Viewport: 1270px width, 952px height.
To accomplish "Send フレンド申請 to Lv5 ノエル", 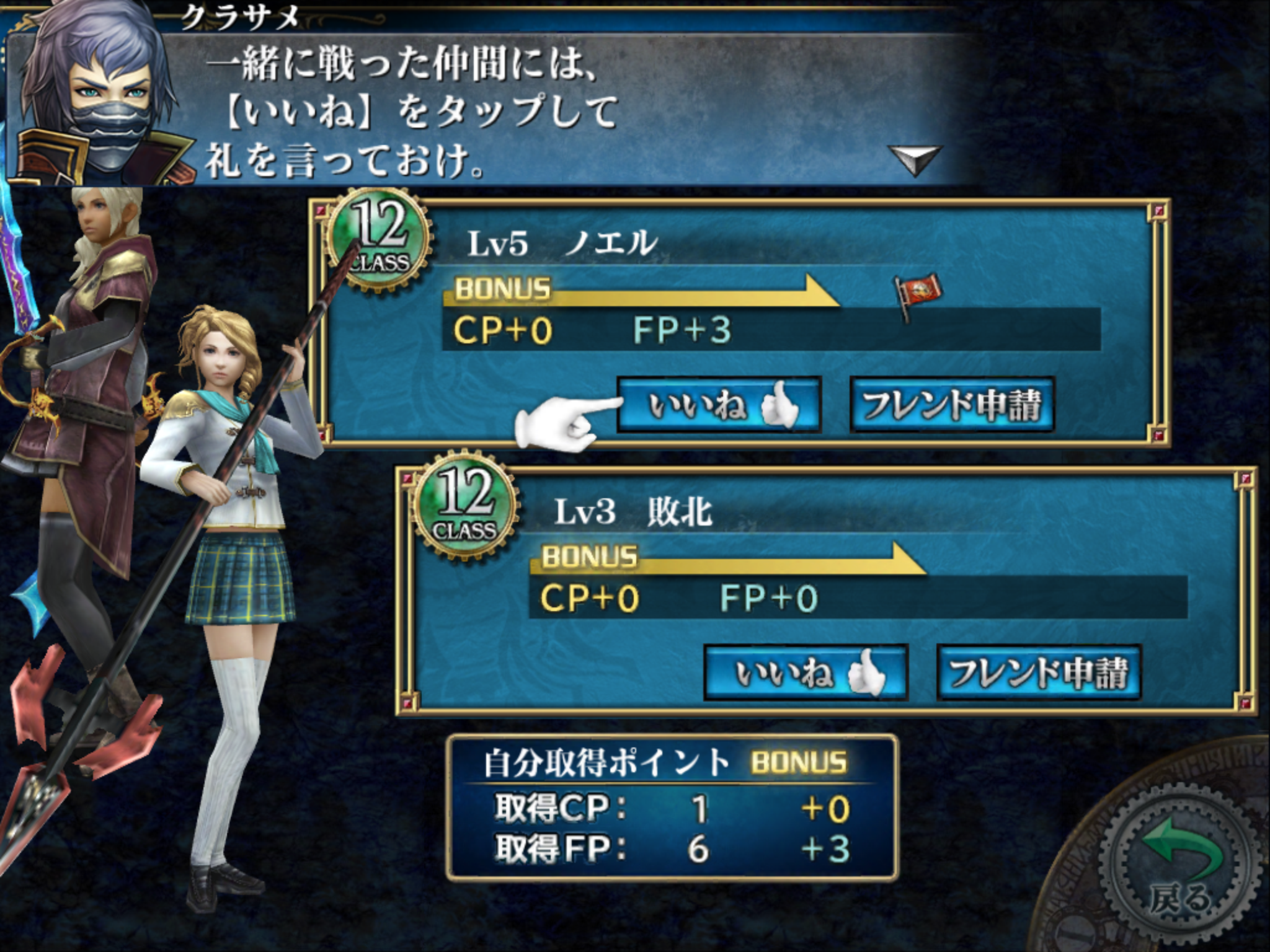I will coord(952,405).
